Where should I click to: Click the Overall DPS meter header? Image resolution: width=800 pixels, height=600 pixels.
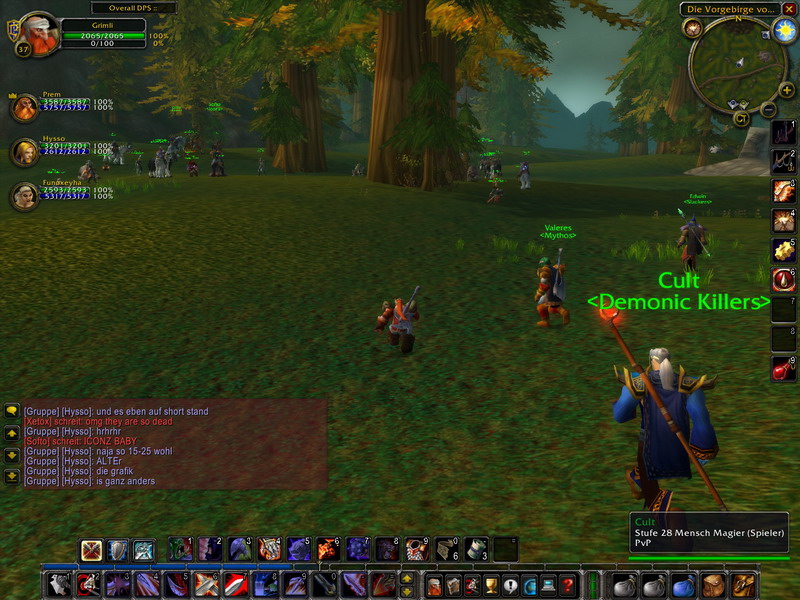tap(113, 8)
